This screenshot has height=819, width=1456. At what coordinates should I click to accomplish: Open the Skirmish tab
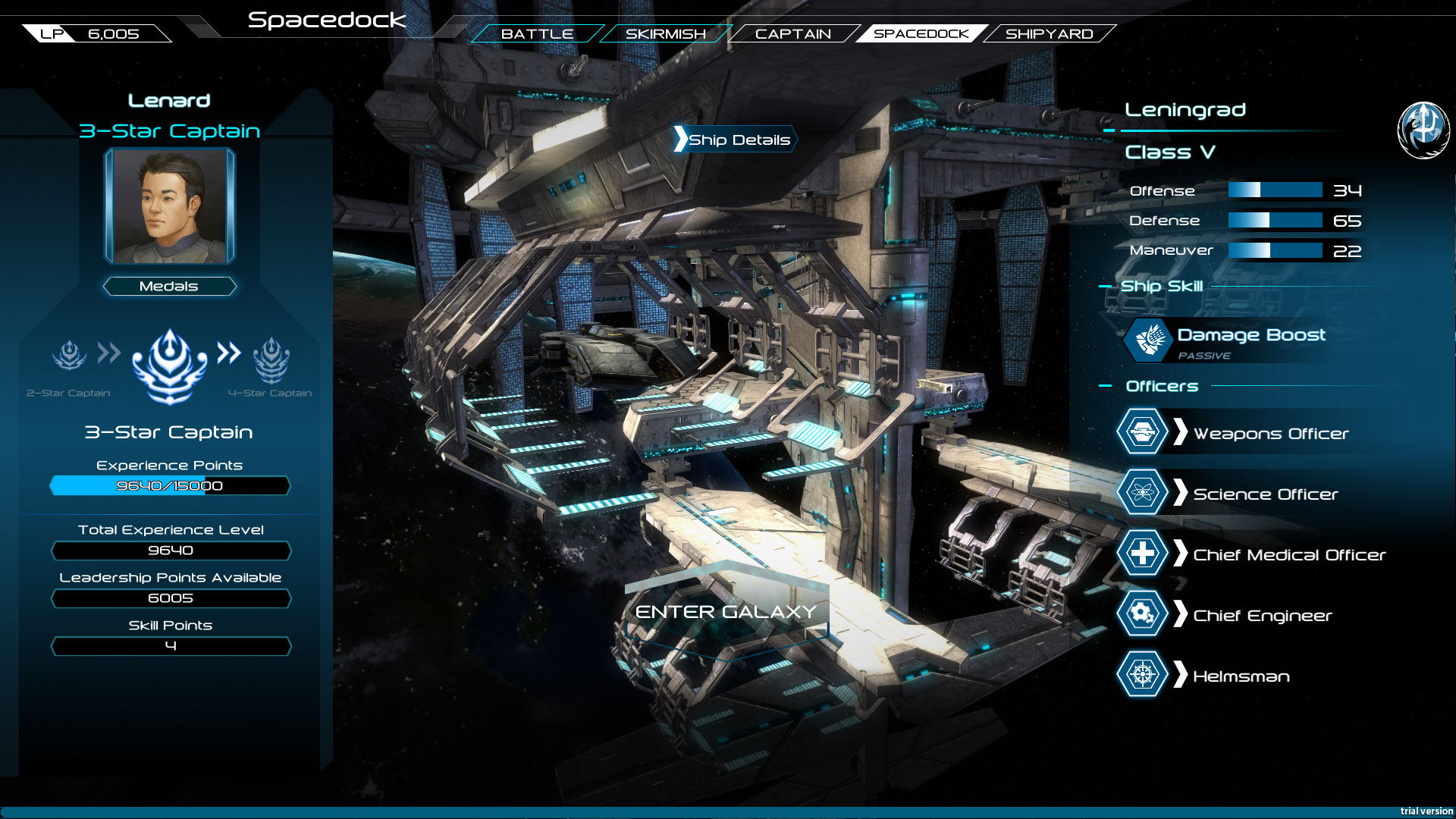click(x=664, y=33)
